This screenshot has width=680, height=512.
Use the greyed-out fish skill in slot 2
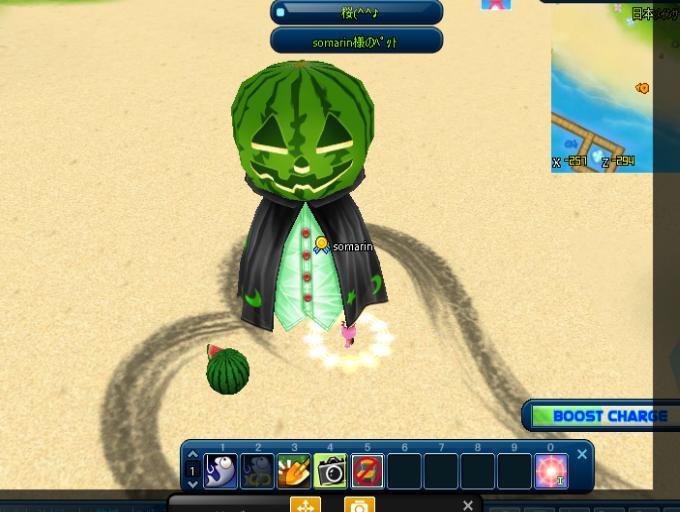click(257, 470)
